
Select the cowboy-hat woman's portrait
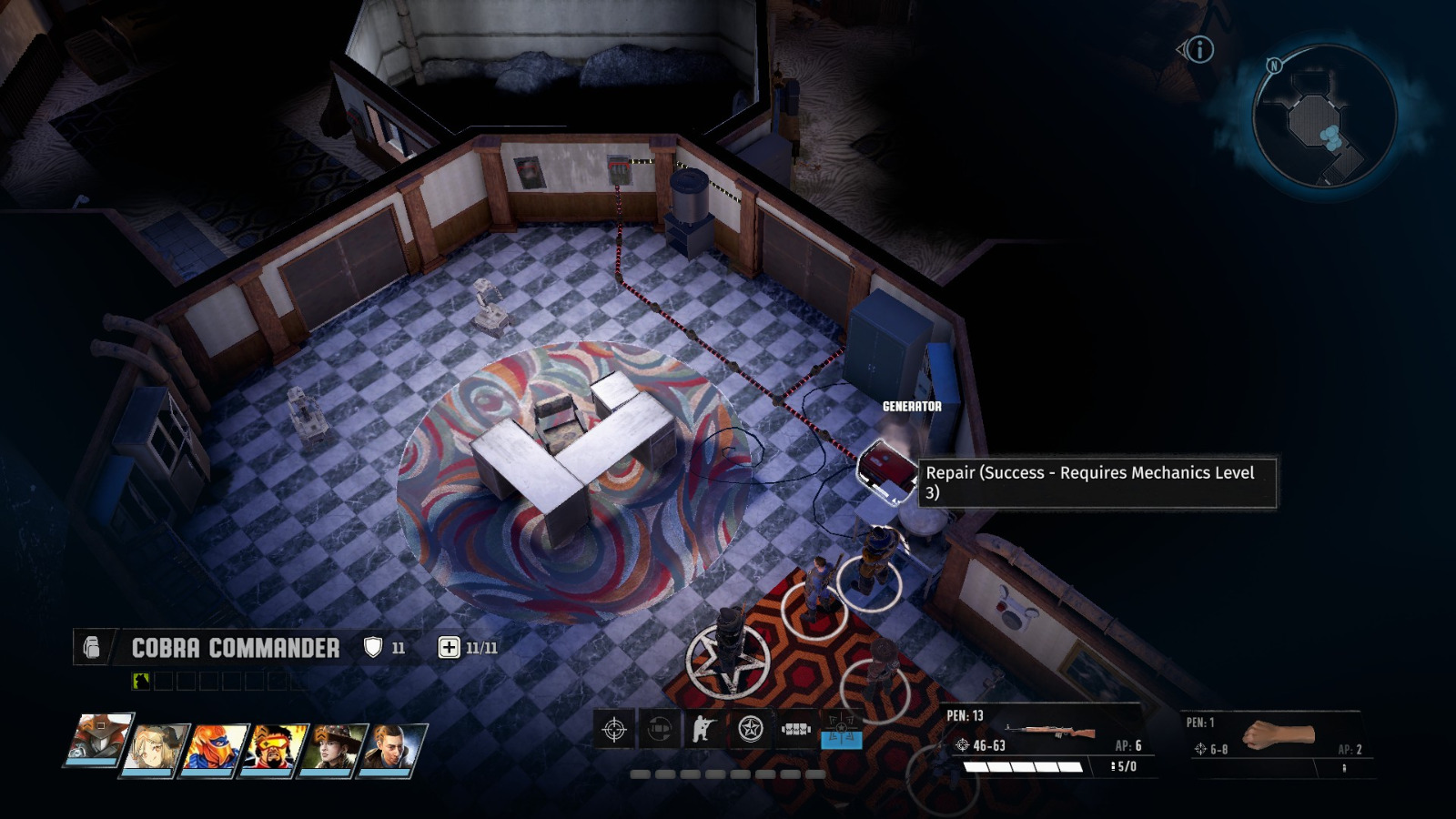[x=332, y=748]
